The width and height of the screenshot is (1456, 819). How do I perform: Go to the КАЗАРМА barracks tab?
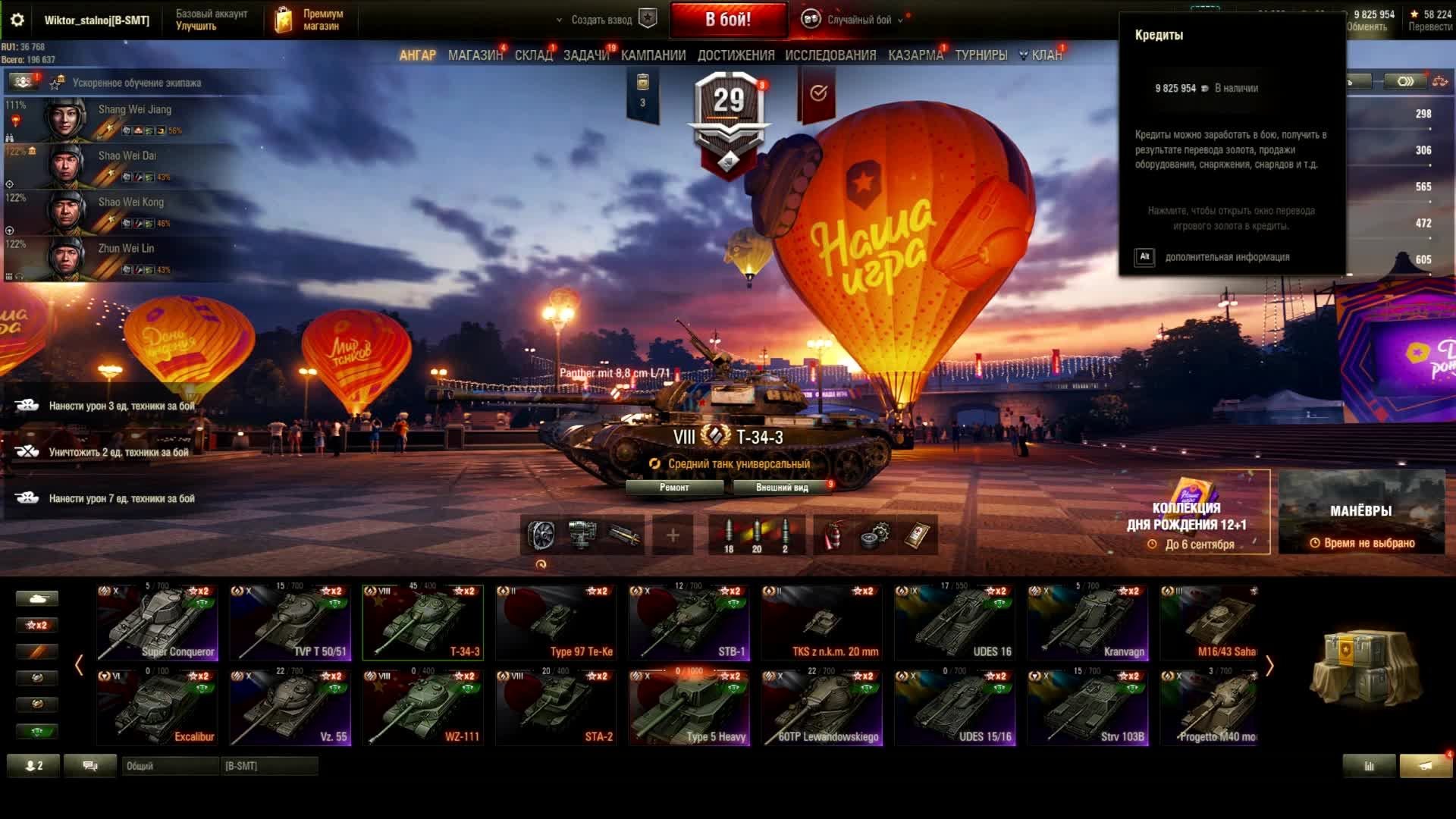[915, 55]
